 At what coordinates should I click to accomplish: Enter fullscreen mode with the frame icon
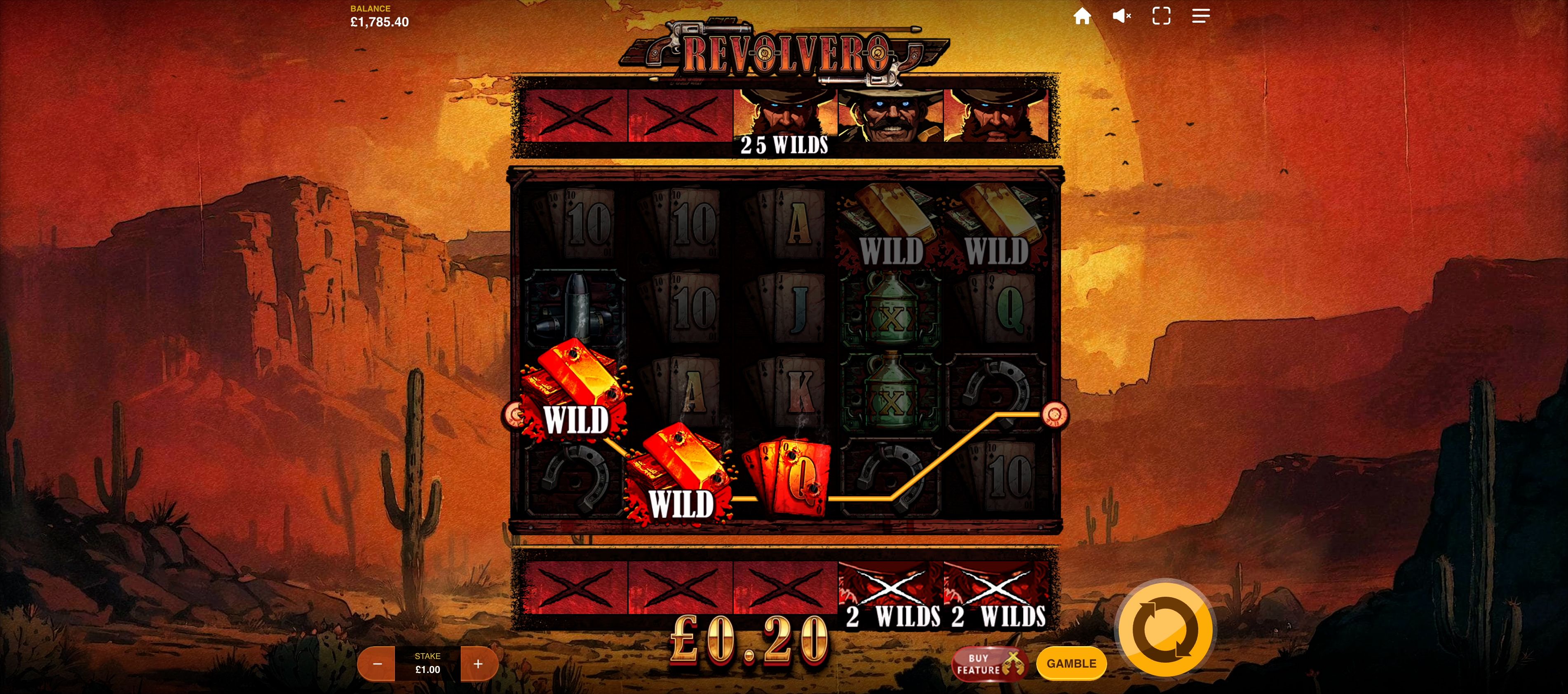(1162, 16)
